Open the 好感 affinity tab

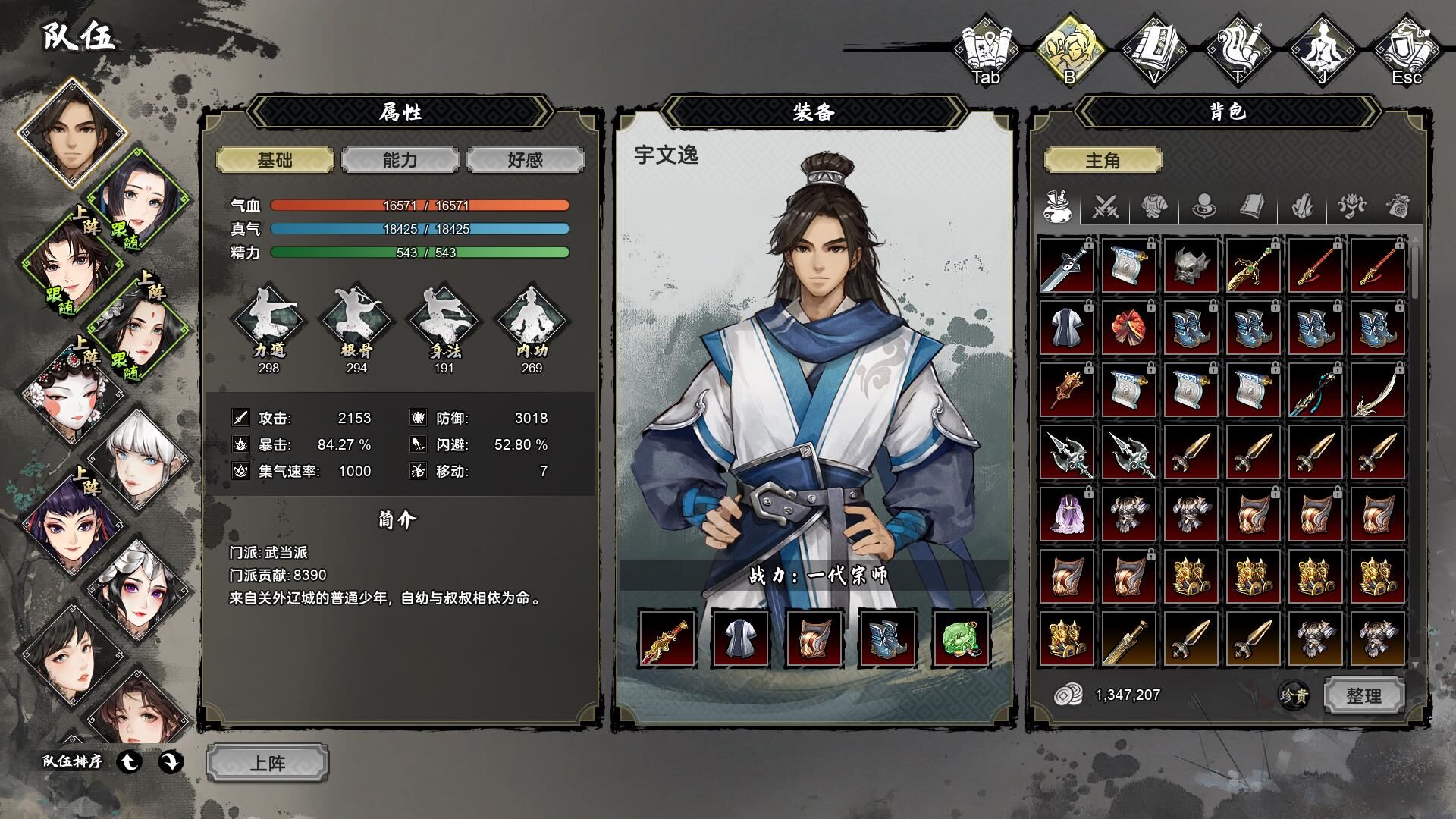tap(525, 160)
